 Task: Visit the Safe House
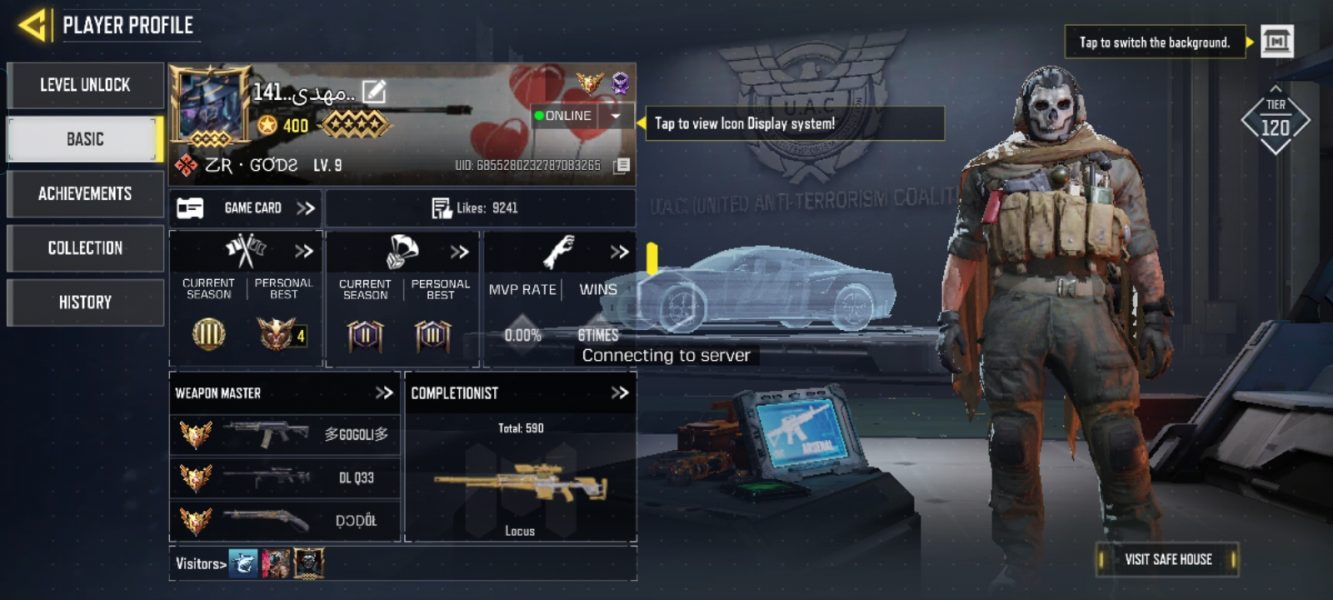coord(1168,559)
